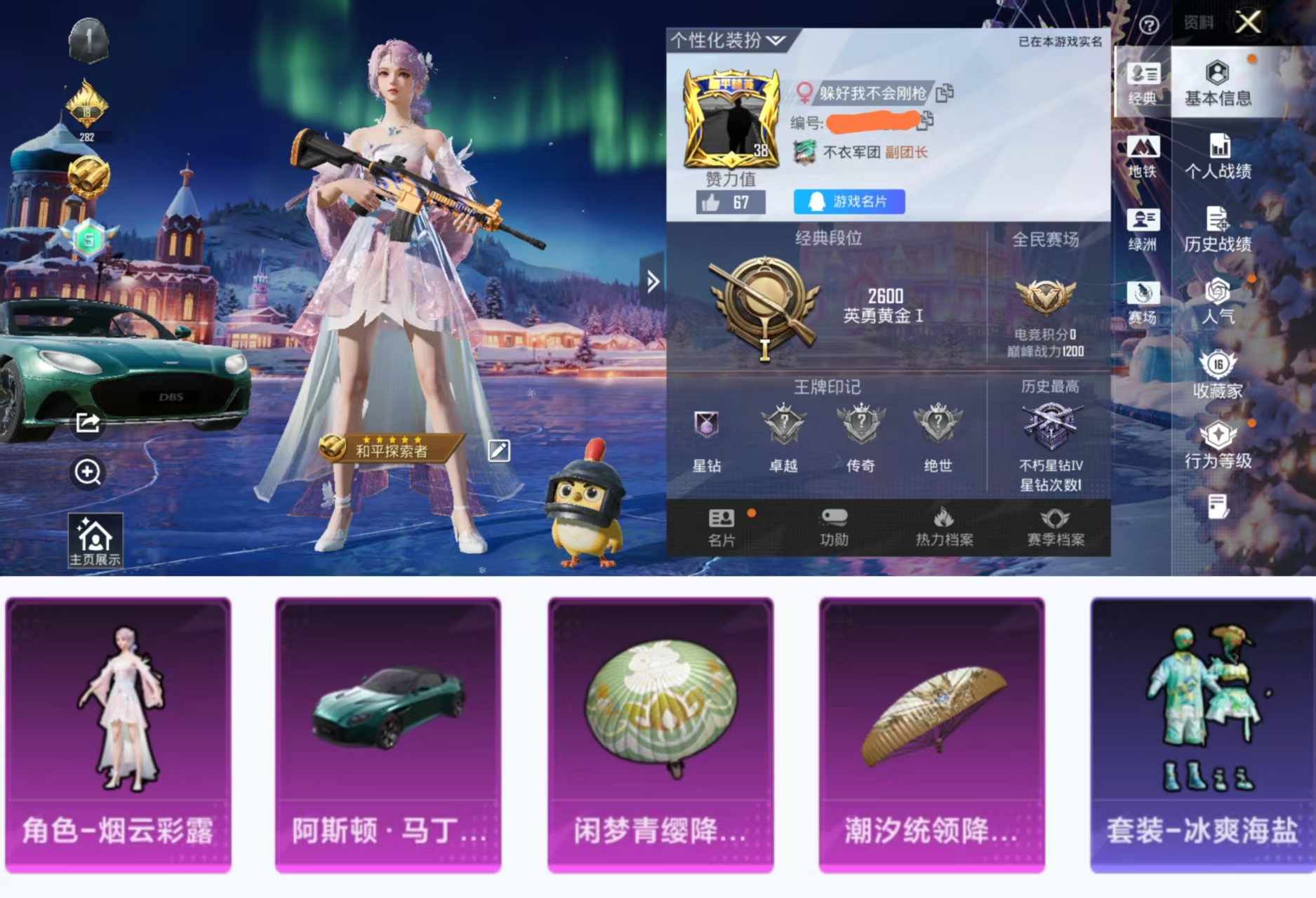This screenshot has height=898, width=1316.
Task: Collapse the 个性化装扮 dropdown
Action: pos(776,41)
